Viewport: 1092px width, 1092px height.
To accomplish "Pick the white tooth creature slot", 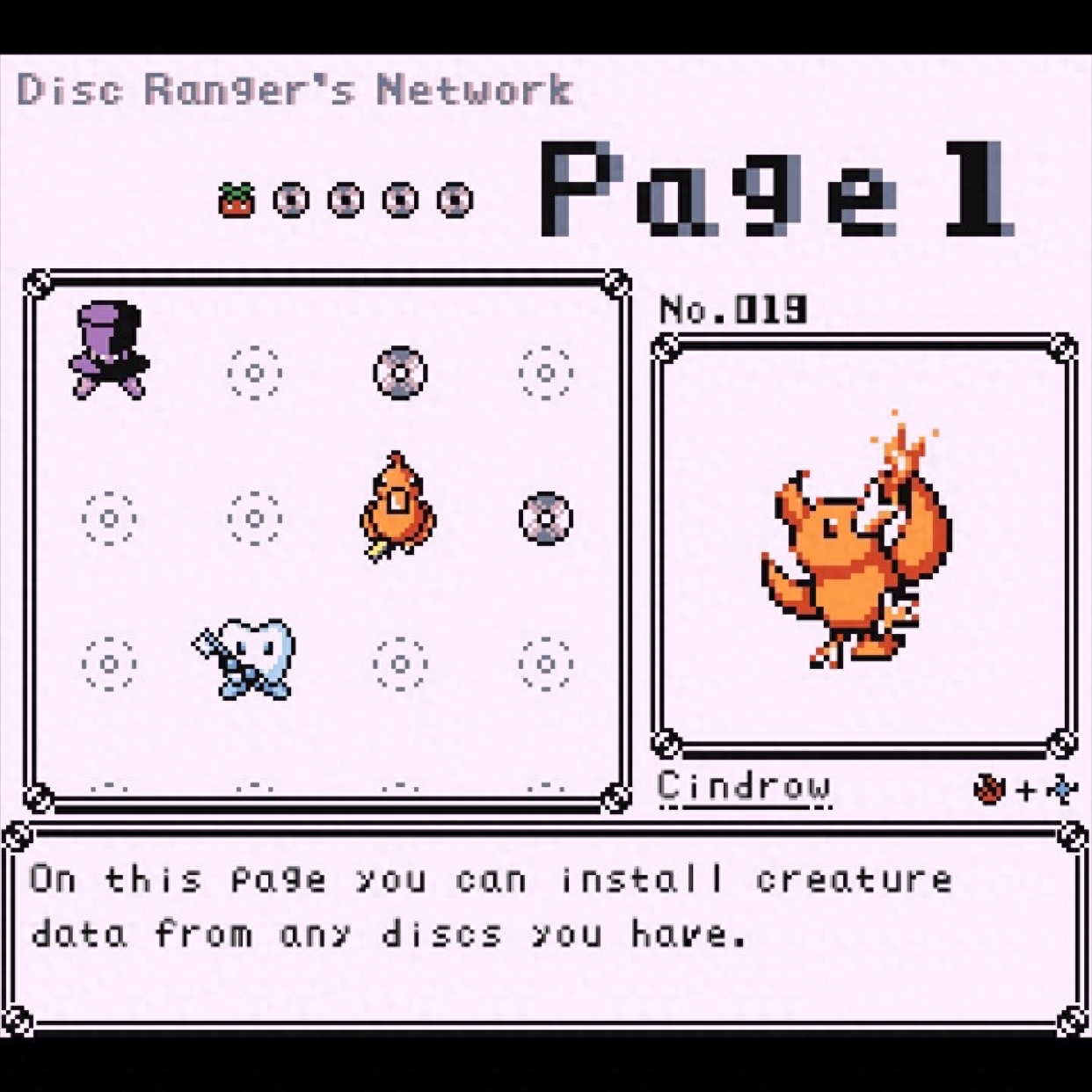I will pos(250,658).
